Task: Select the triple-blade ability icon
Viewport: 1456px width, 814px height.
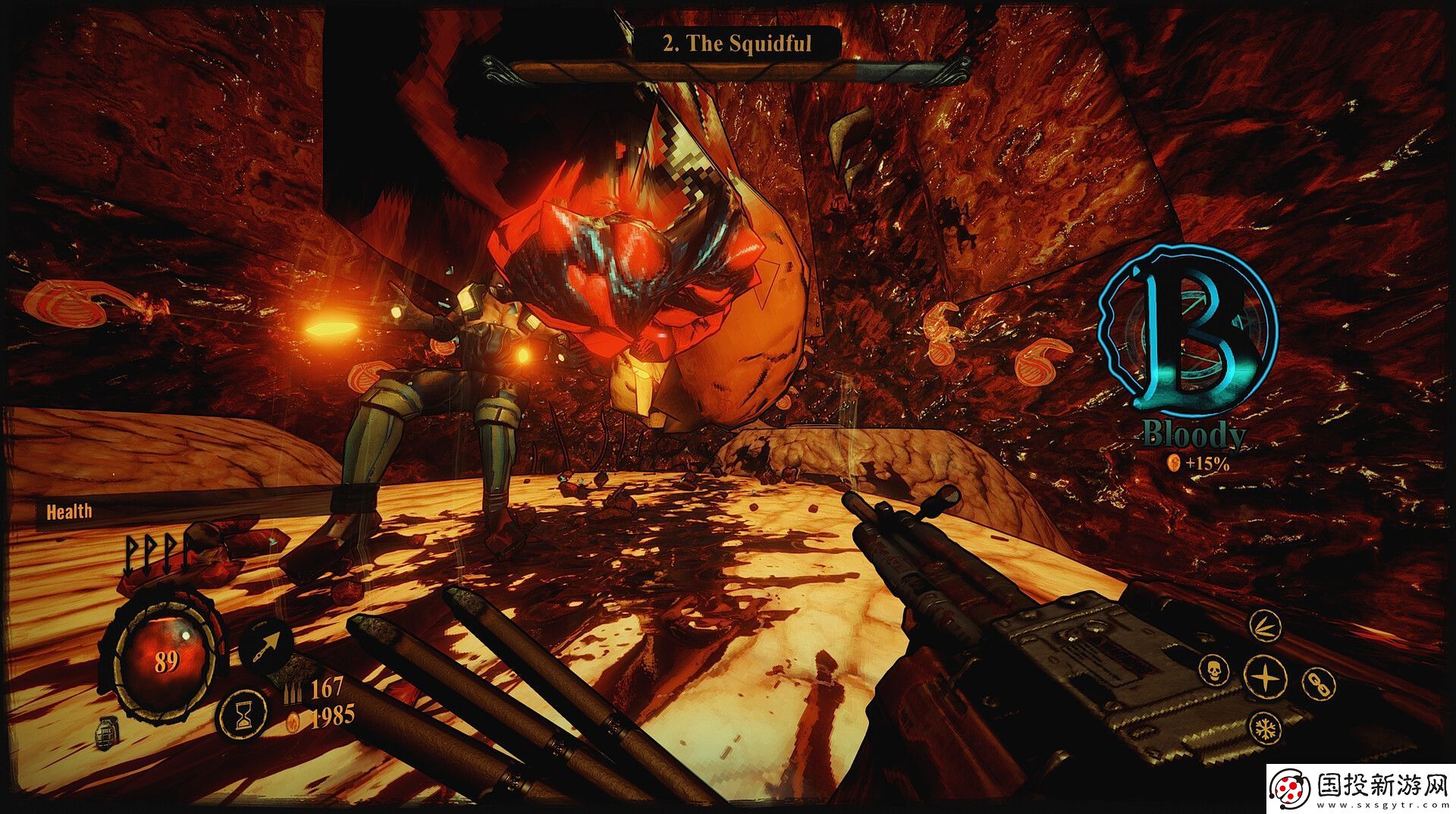Action: (1265, 626)
